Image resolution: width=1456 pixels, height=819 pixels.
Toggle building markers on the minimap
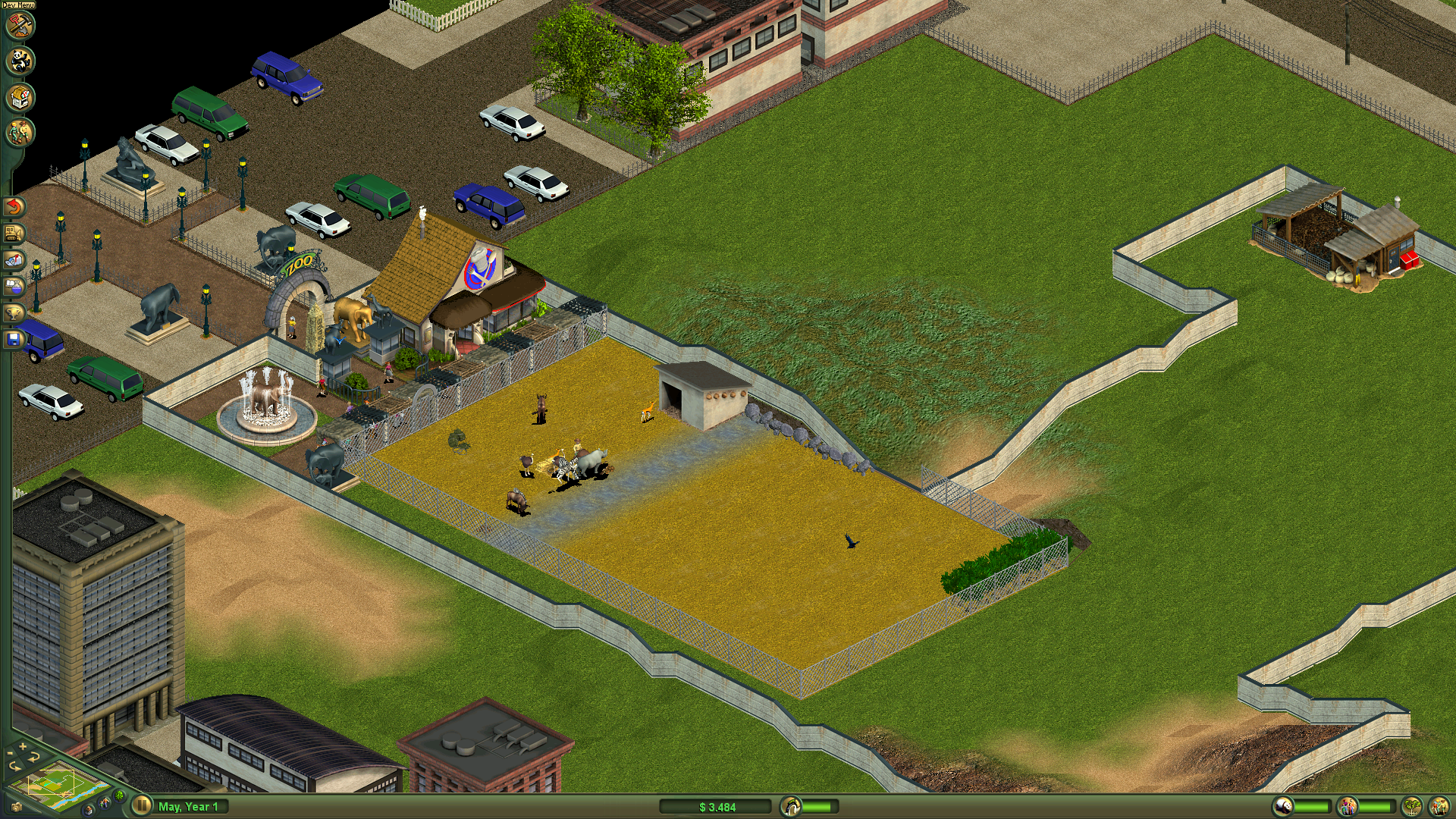click(89, 811)
